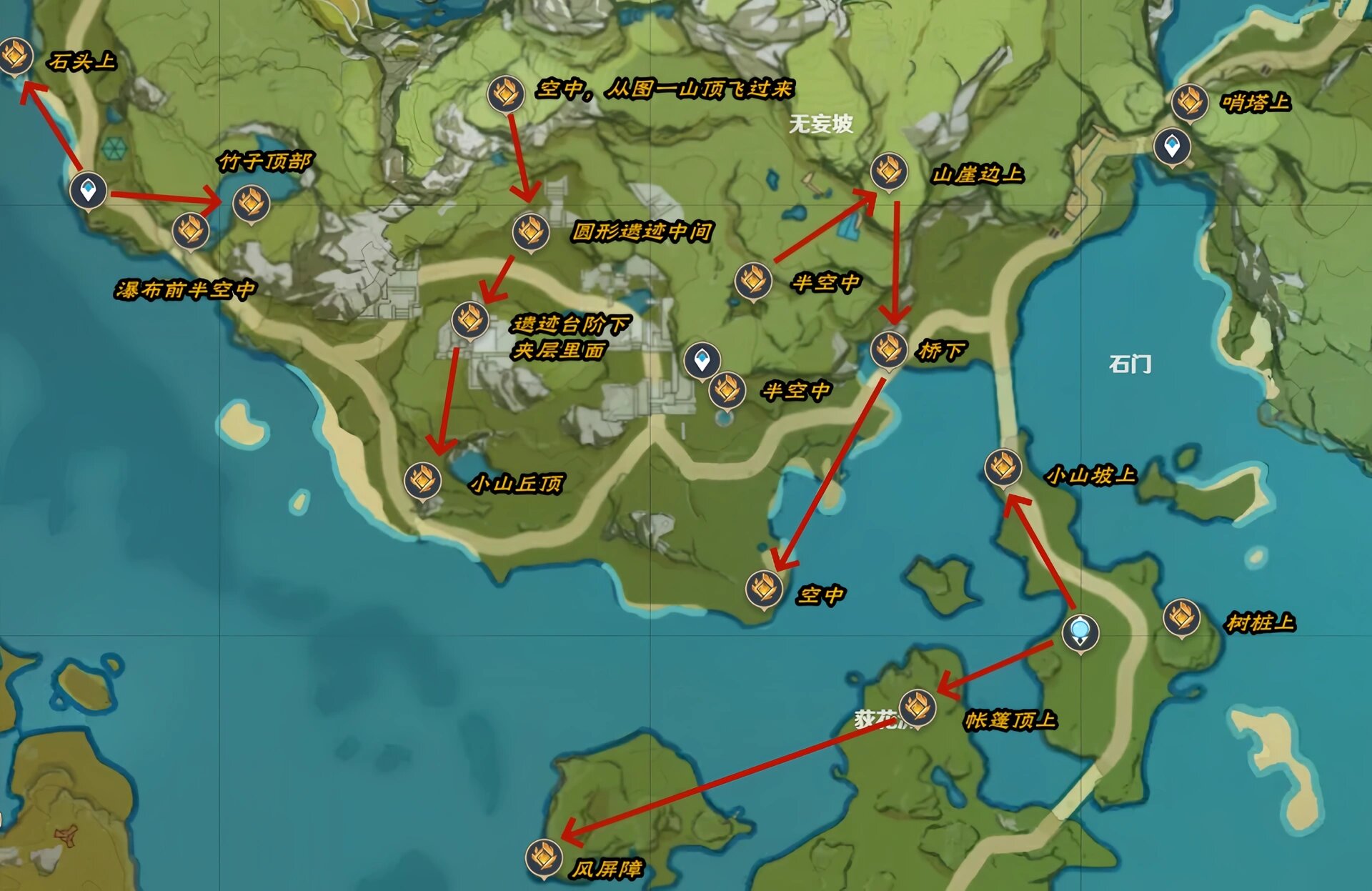Select the 瀑布前半空中 chest marker
Viewport: 1372px width, 891px height.
190,232
